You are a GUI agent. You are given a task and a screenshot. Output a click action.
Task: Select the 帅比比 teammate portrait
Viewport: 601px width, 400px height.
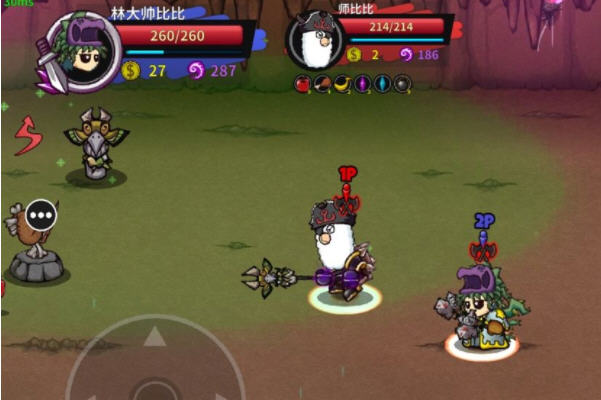[x=316, y=41]
